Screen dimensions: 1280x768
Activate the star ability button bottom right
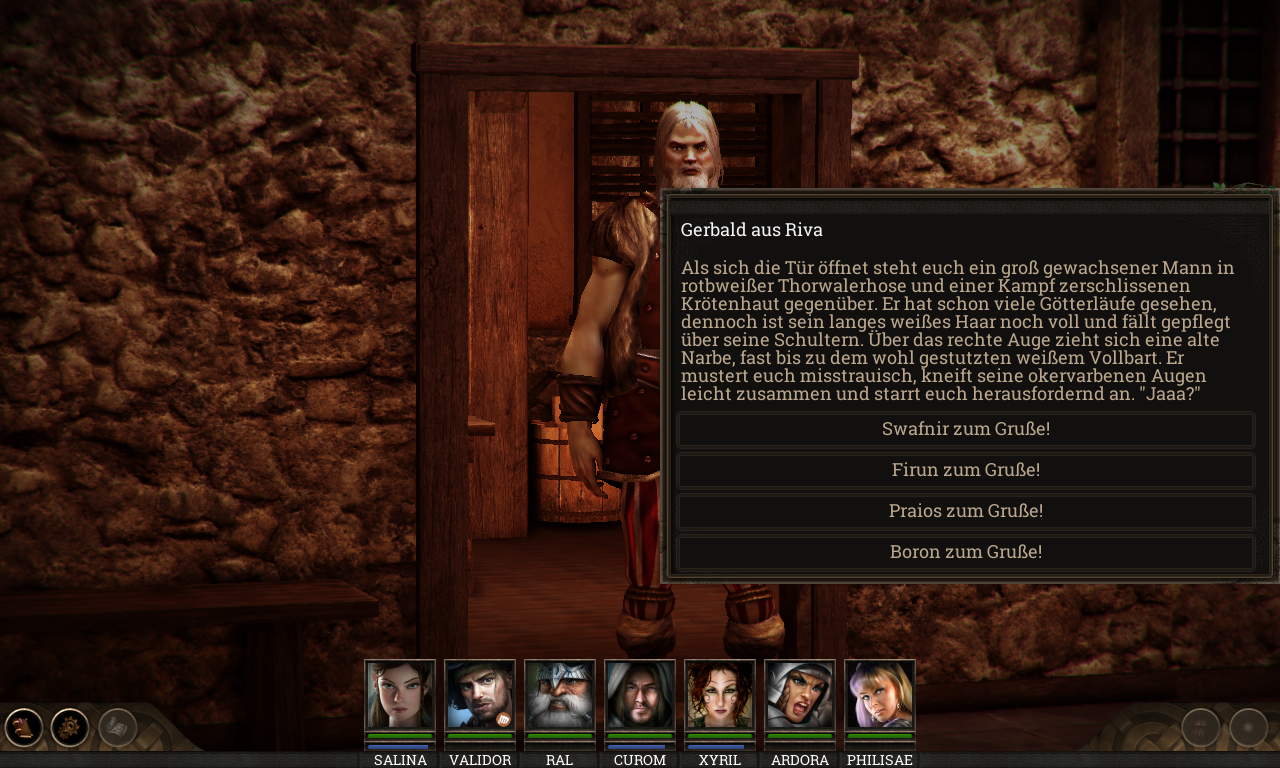click(1247, 727)
